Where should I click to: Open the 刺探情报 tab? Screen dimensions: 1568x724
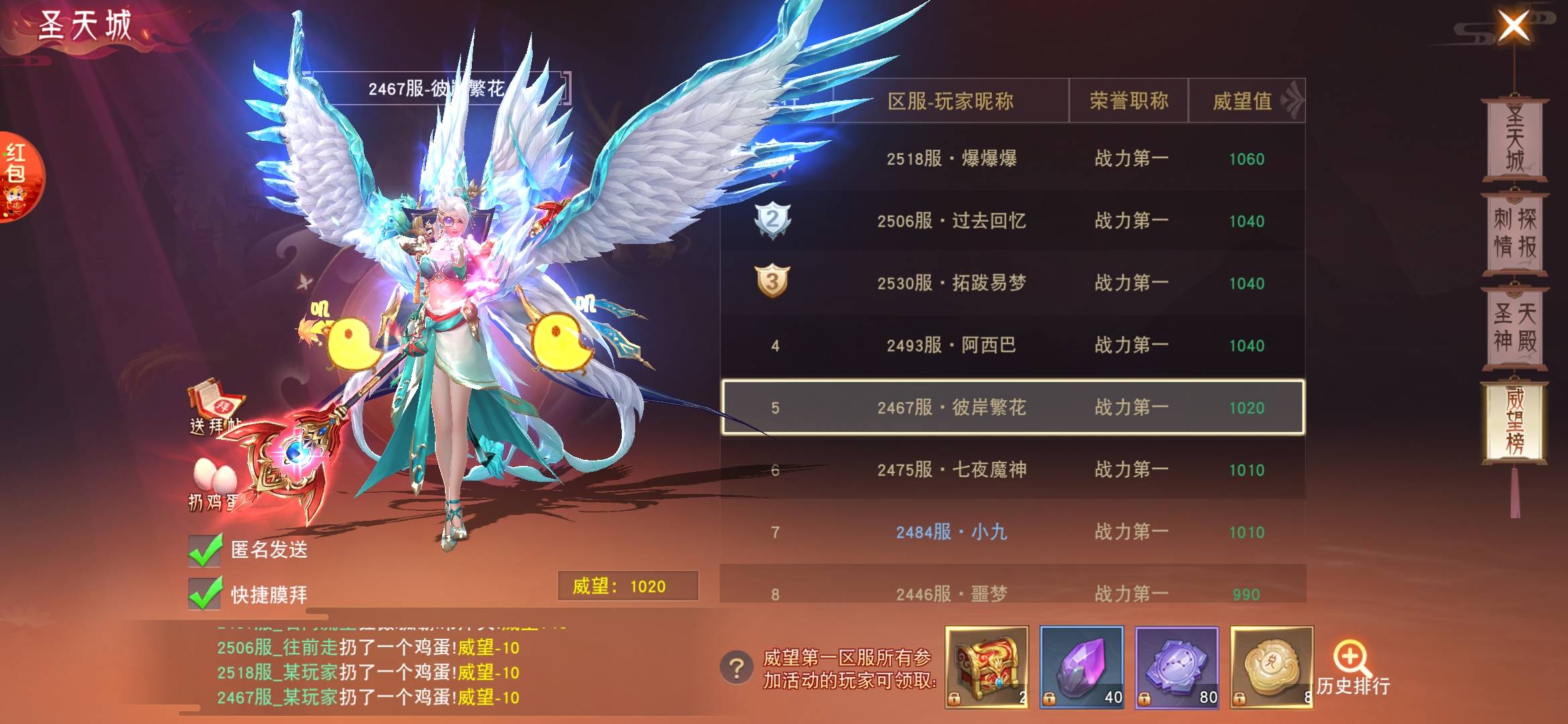[x=1514, y=233]
